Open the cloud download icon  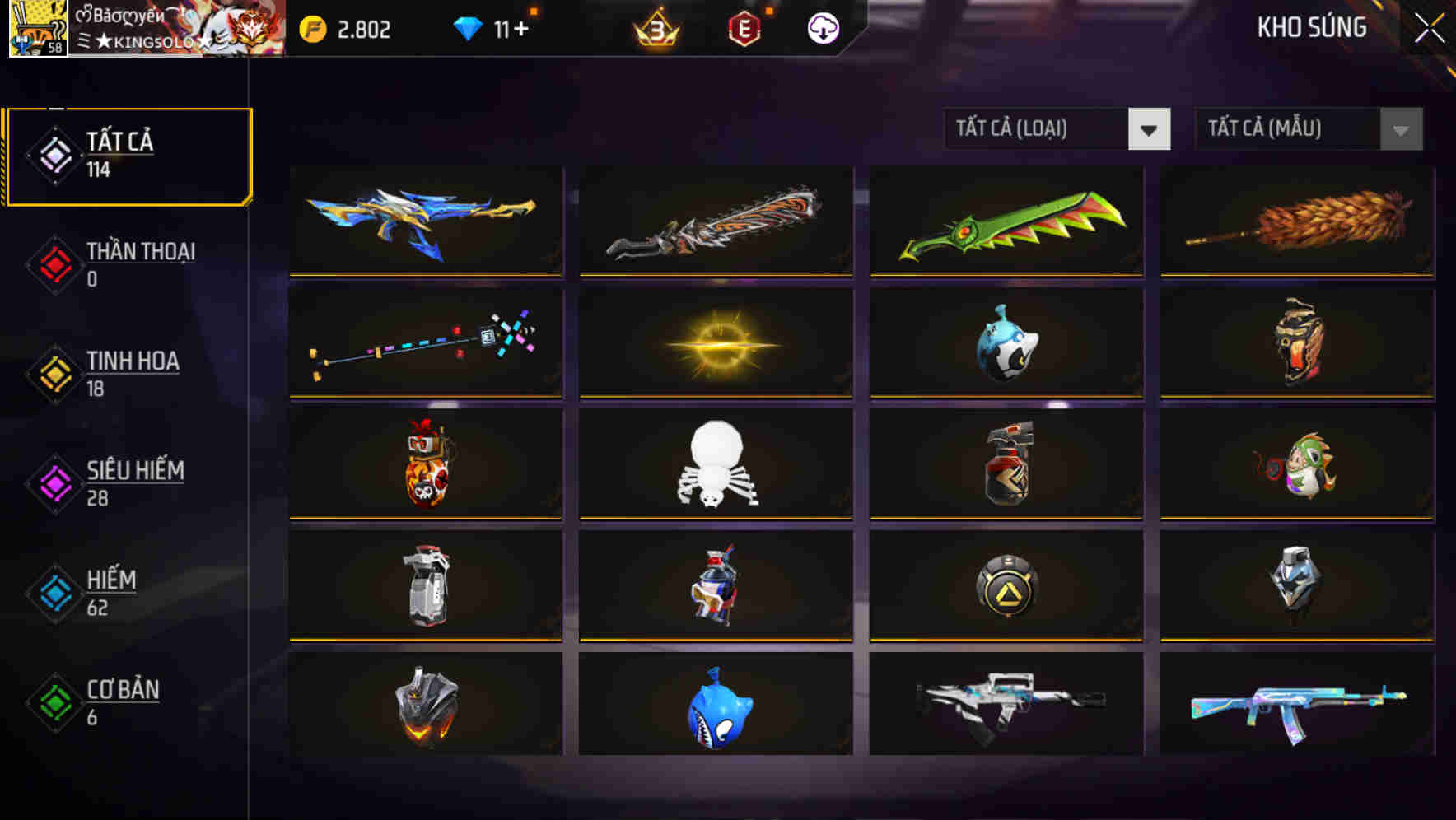[823, 29]
